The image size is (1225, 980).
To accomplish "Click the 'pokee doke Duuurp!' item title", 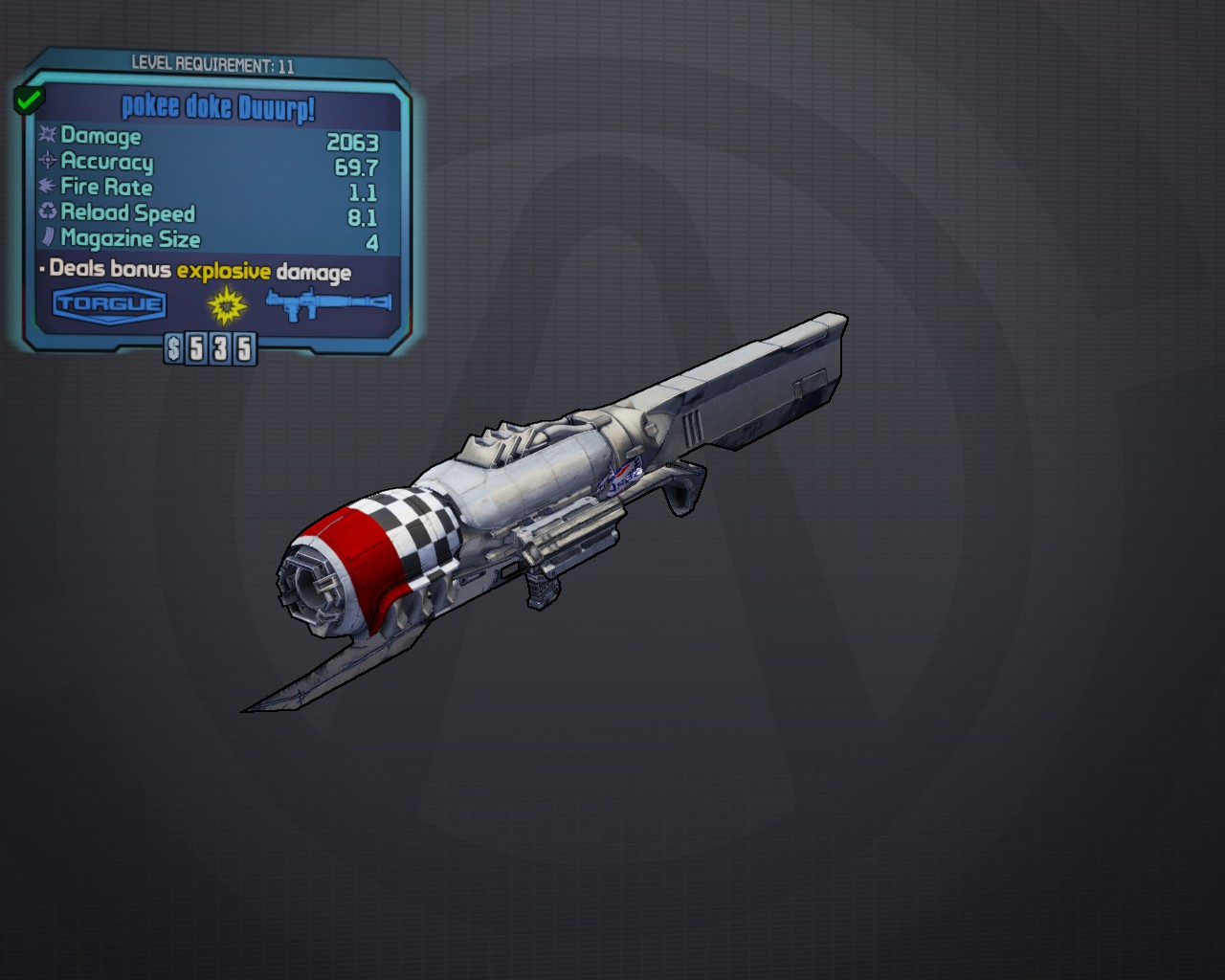I will coord(218,107).
